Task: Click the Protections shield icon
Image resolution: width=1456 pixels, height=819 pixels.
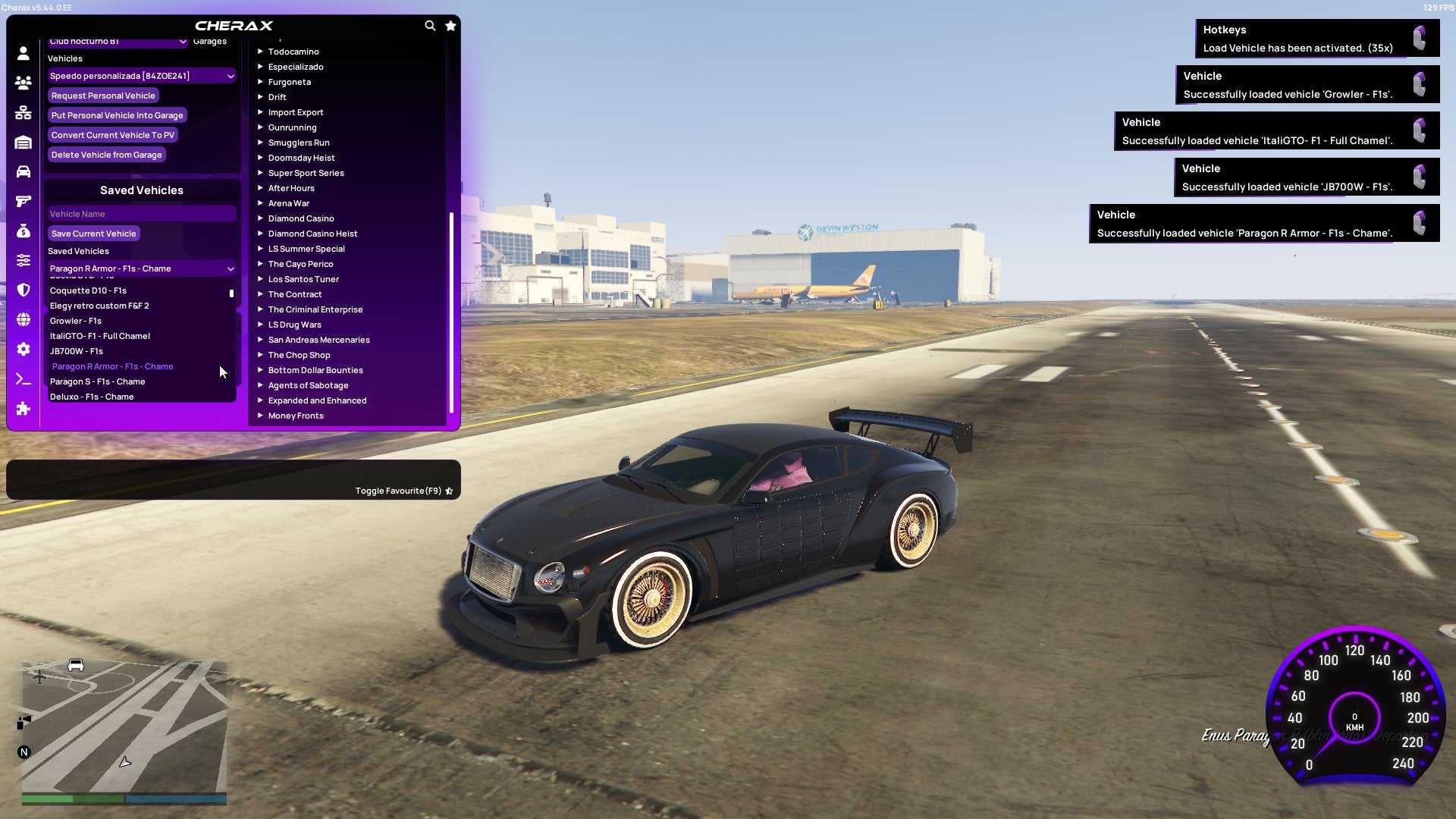Action: tap(23, 289)
